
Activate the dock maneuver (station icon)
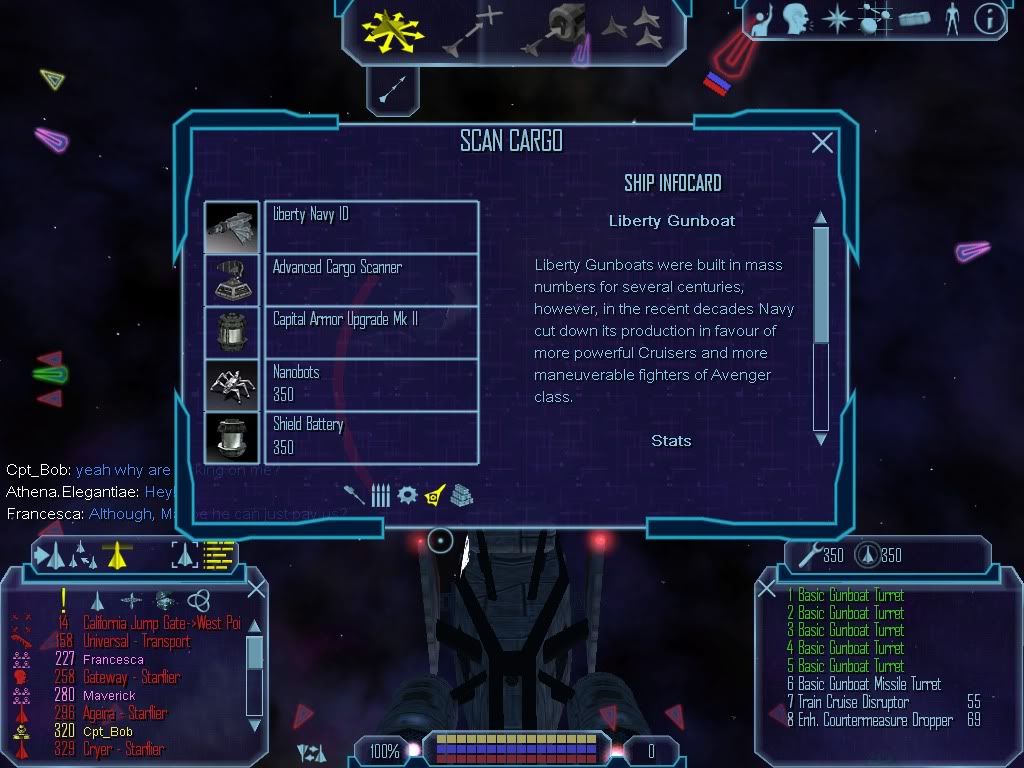point(566,30)
